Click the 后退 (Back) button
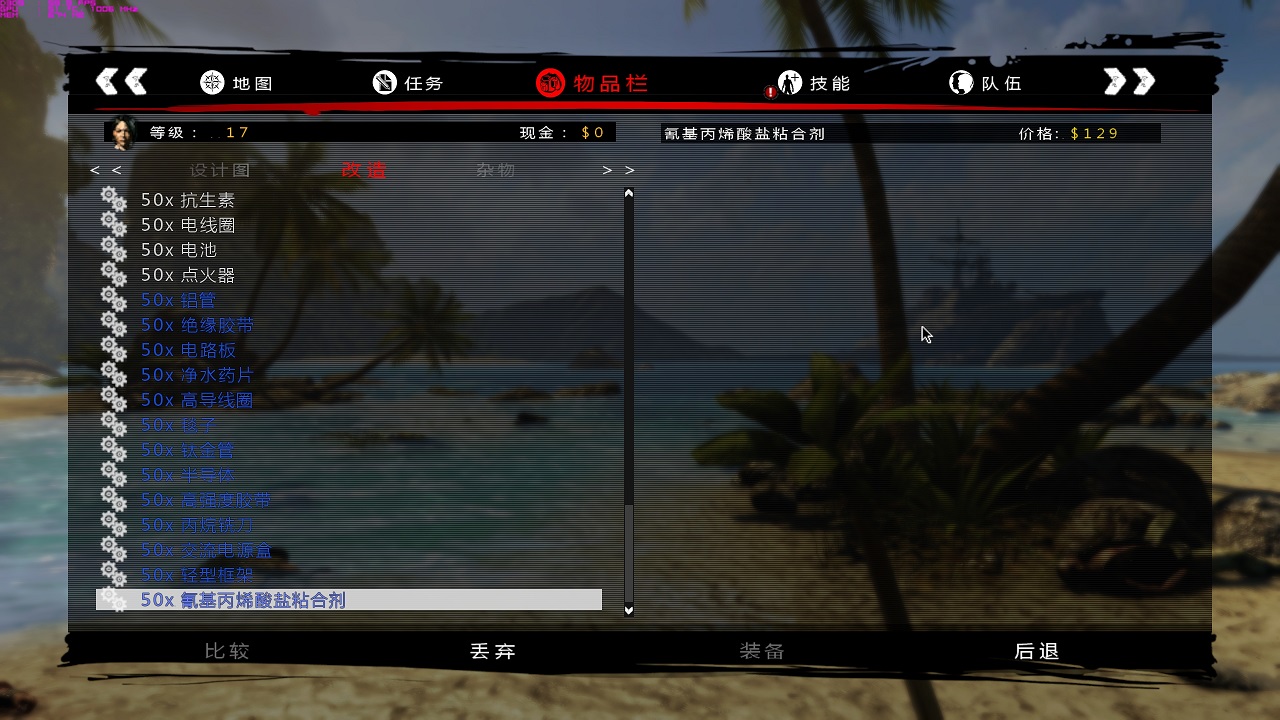Viewport: 1280px width, 720px height. [x=1036, y=651]
